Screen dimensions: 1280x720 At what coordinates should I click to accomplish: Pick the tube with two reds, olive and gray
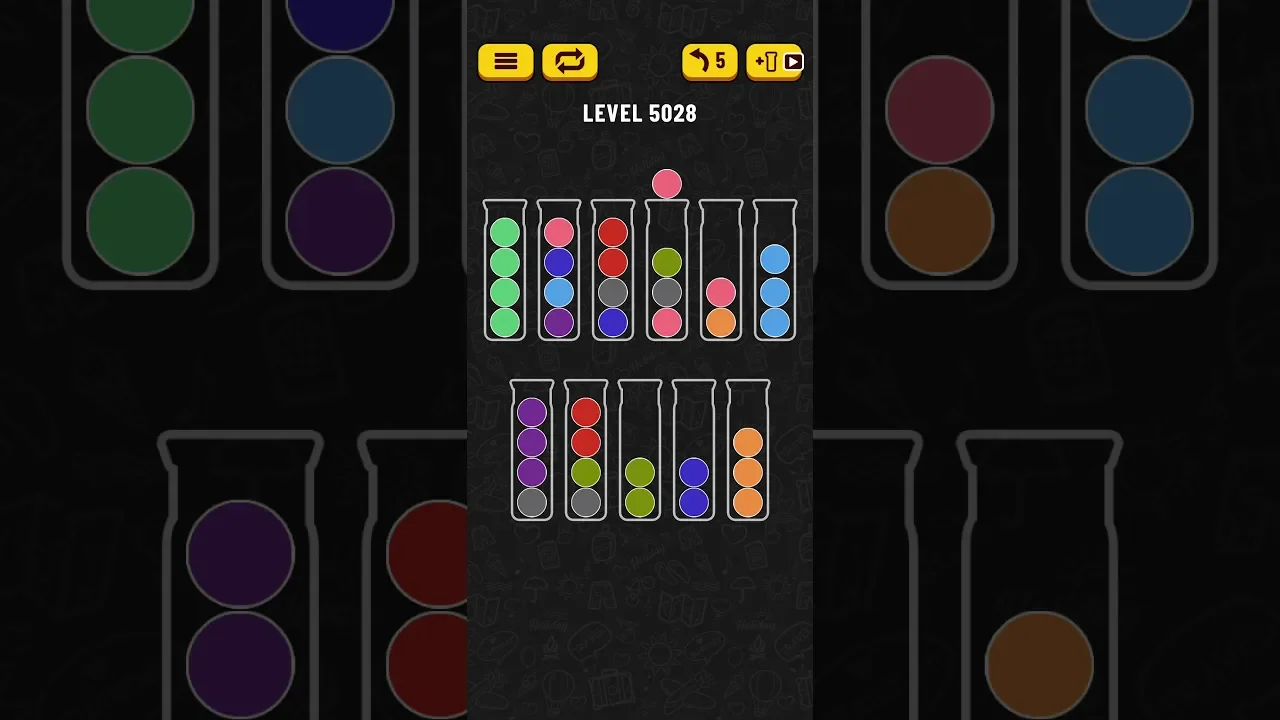[x=586, y=452]
